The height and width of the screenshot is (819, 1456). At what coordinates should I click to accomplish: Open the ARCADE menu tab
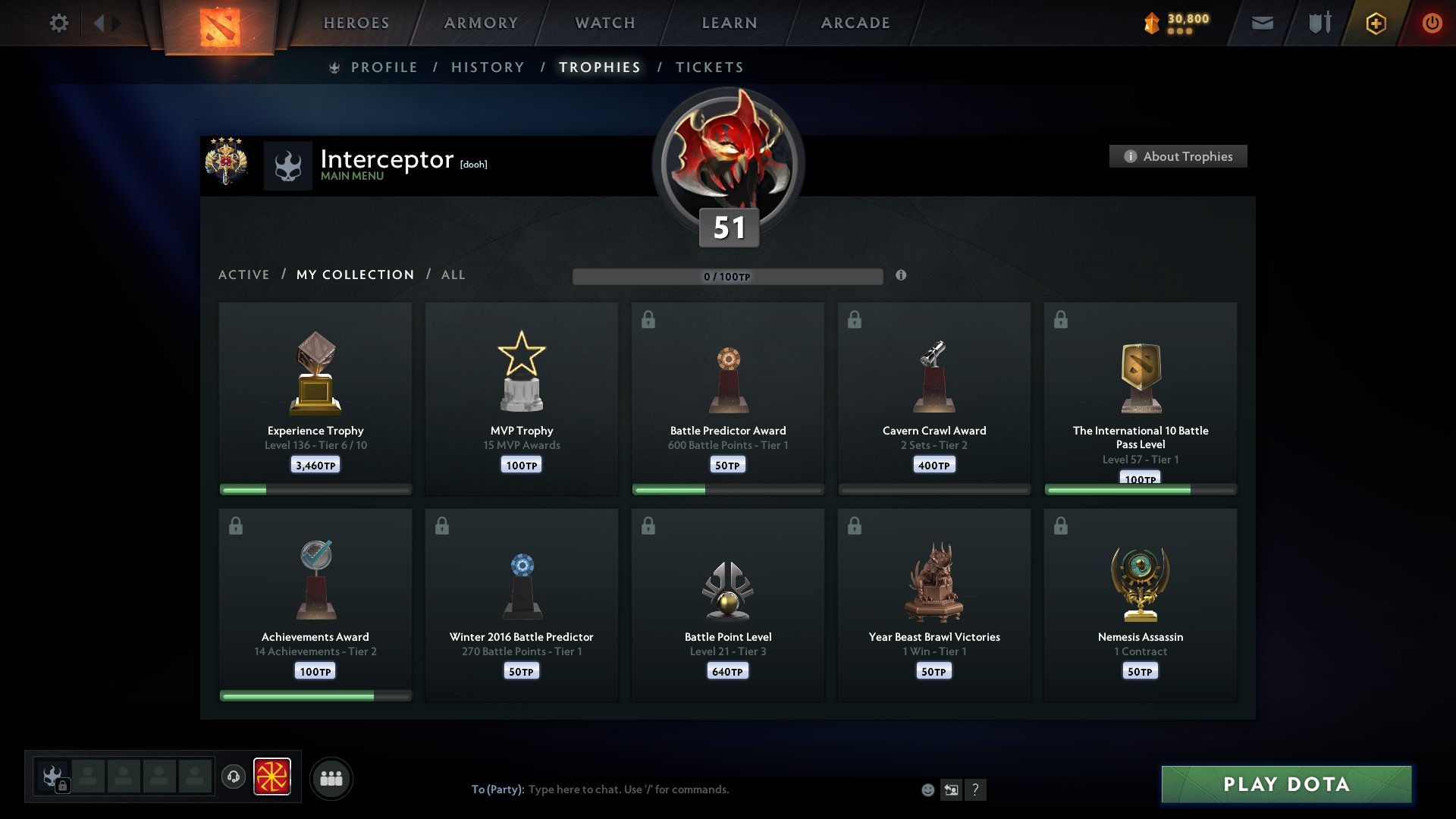(855, 23)
